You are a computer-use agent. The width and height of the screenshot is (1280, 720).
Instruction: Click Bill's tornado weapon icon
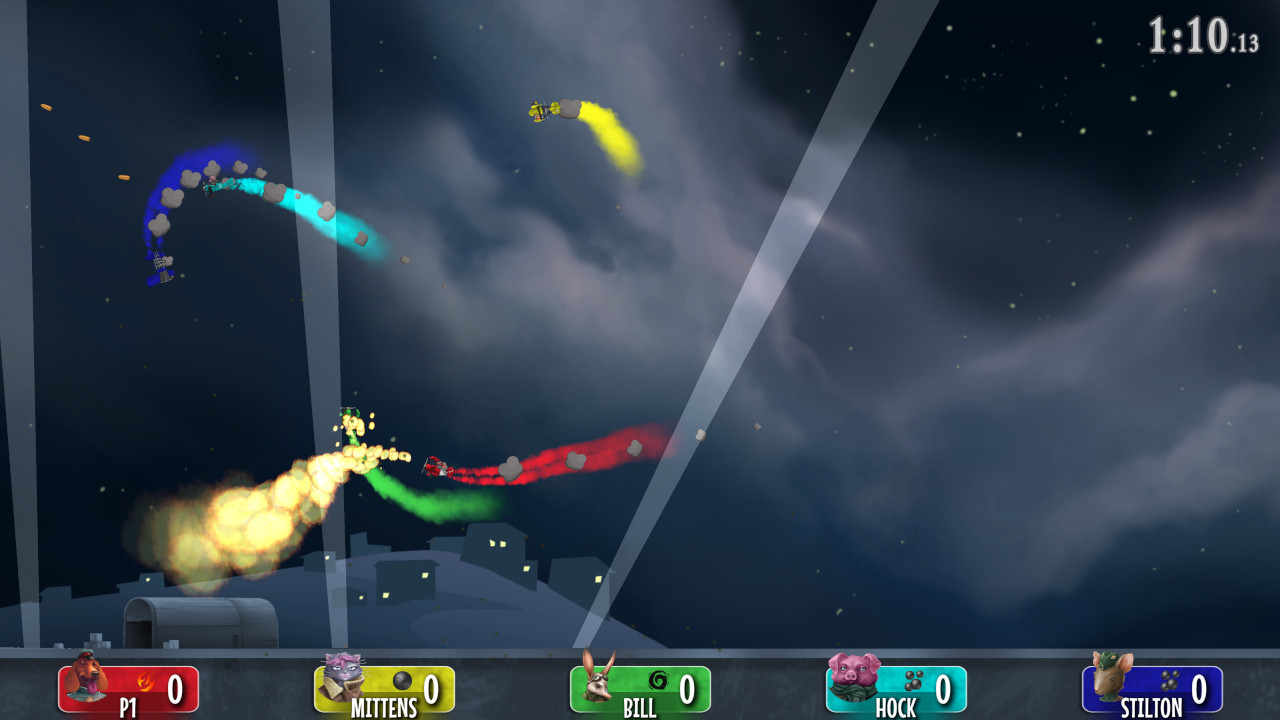[656, 680]
